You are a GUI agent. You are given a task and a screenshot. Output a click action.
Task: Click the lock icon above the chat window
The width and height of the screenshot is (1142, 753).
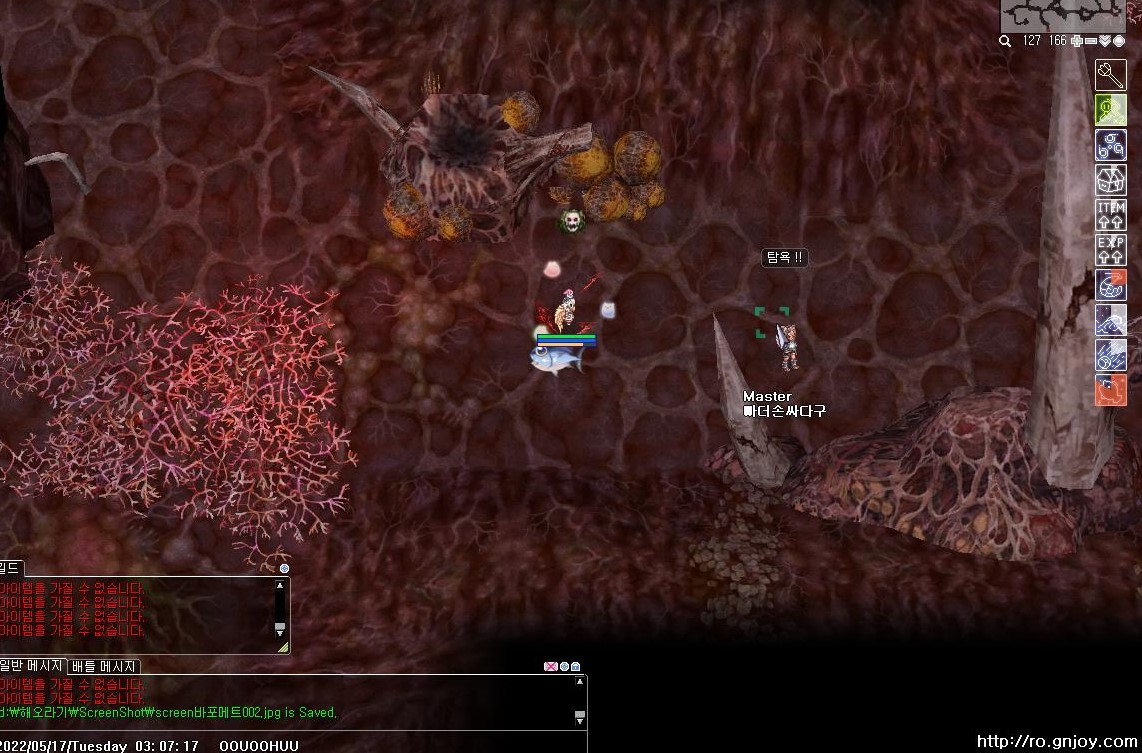(576, 666)
